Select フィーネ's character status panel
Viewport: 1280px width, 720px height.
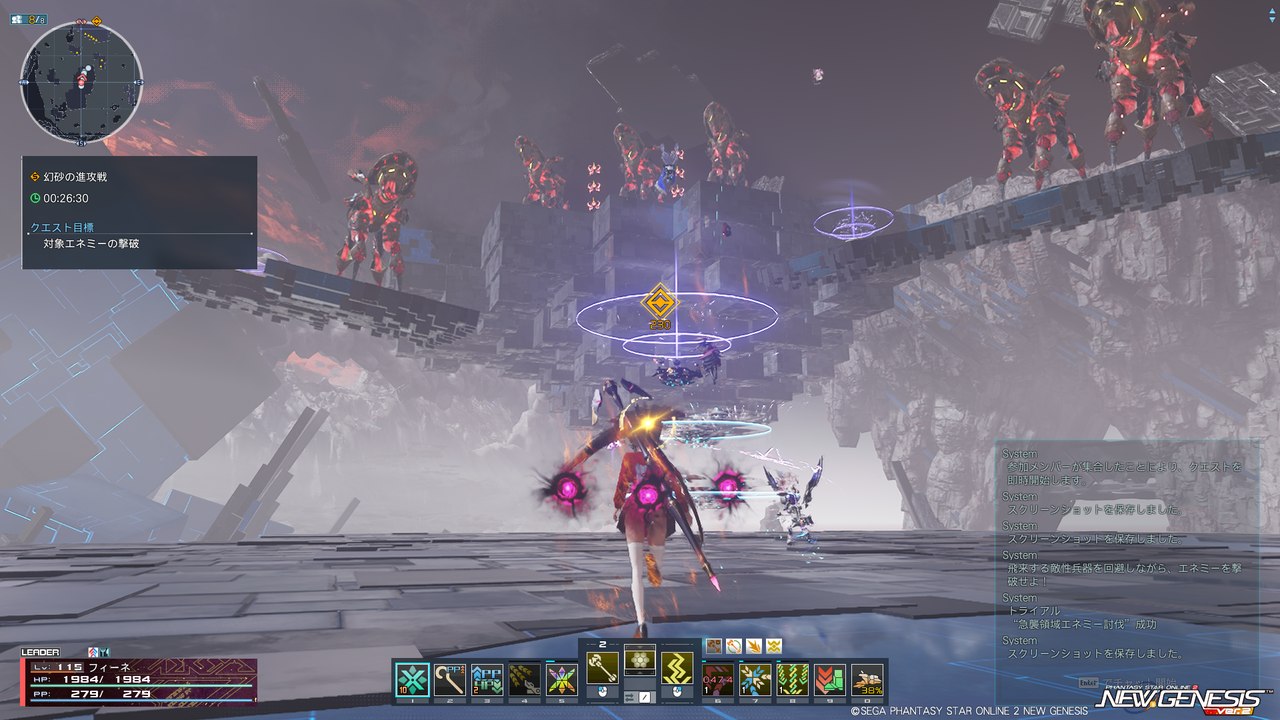139,680
